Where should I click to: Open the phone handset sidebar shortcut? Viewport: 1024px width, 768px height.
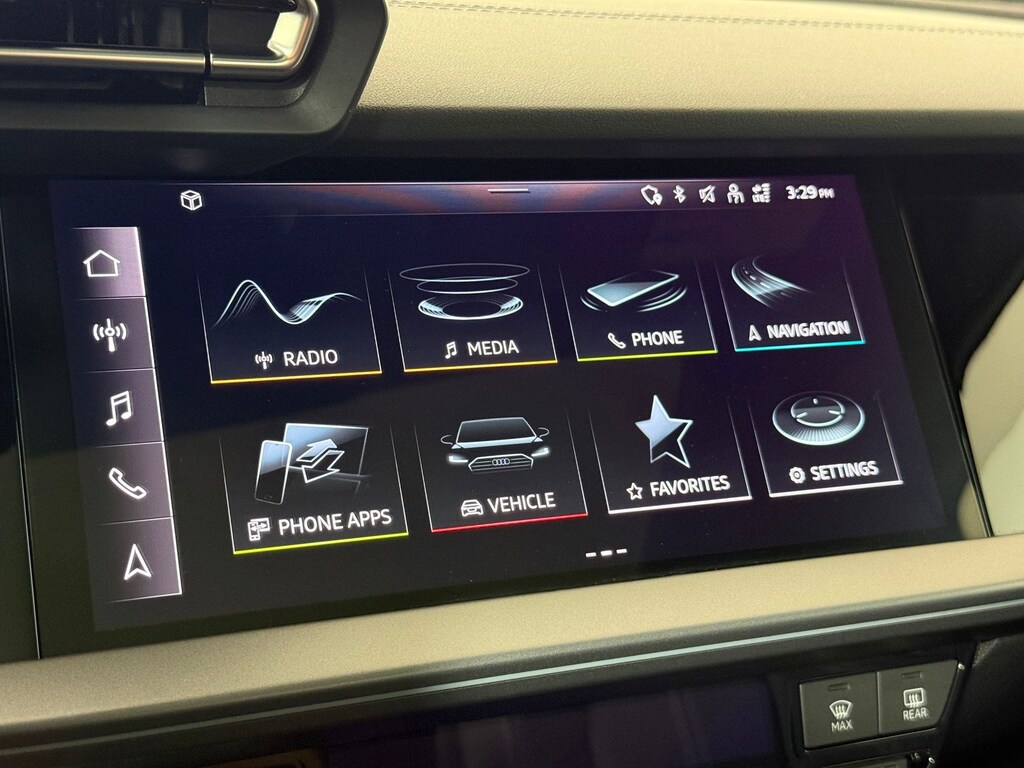[x=127, y=483]
